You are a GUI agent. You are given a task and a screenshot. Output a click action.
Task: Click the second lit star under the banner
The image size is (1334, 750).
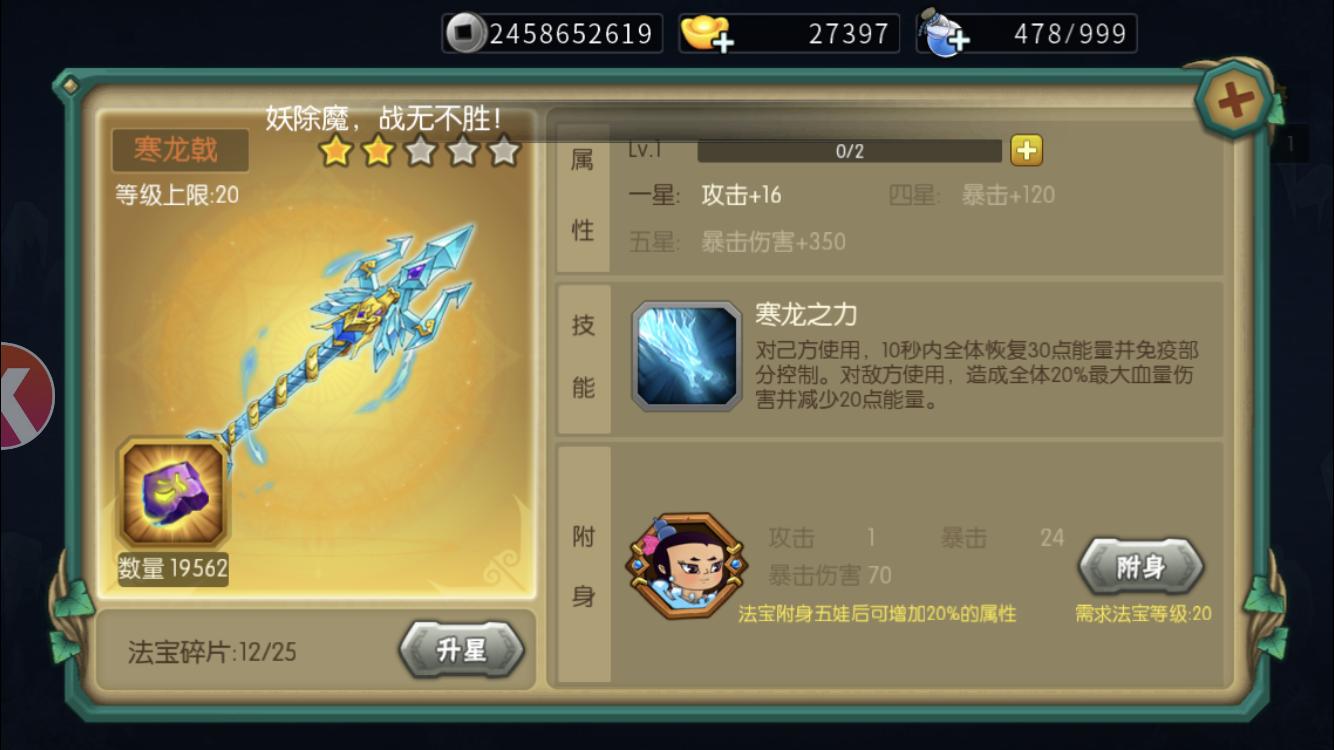pyautogui.click(x=378, y=152)
